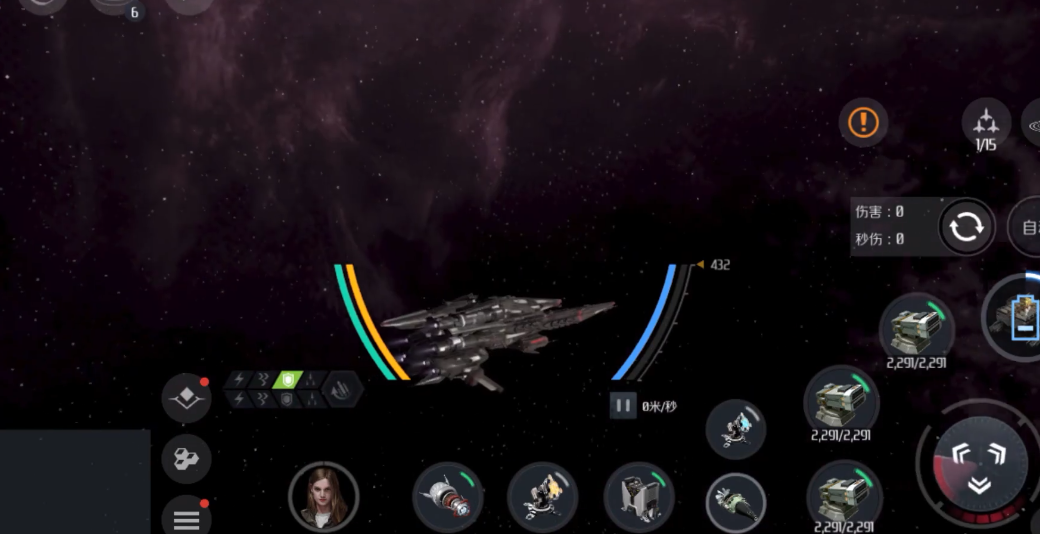Viewport: 1040px width, 534px height.
Task: Click the circular arrows refresh button
Action: pos(967,227)
